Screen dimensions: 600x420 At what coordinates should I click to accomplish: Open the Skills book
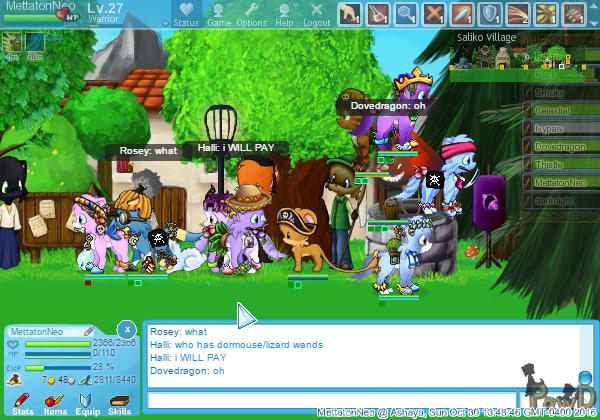click(119, 403)
